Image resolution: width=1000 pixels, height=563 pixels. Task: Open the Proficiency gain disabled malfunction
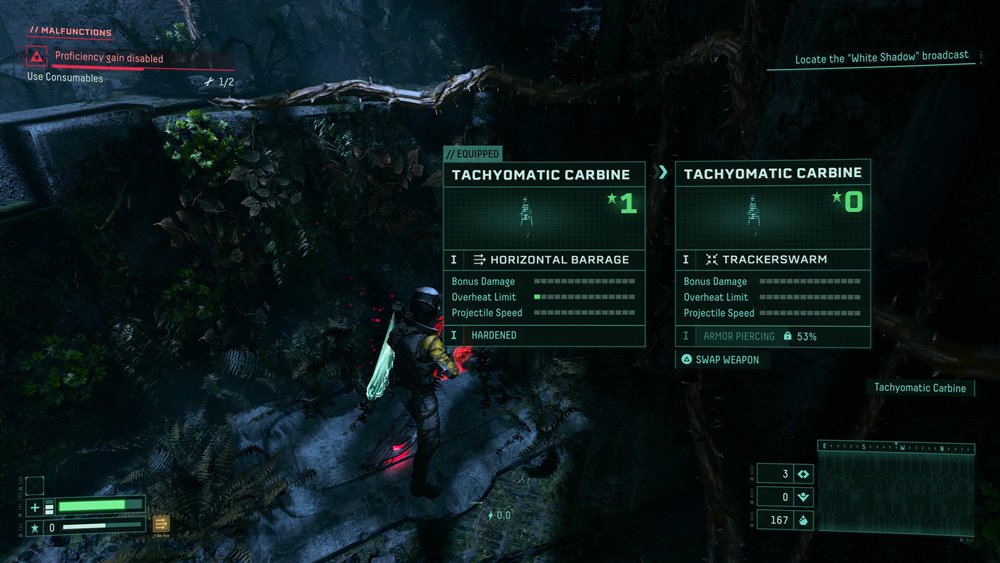pos(108,58)
